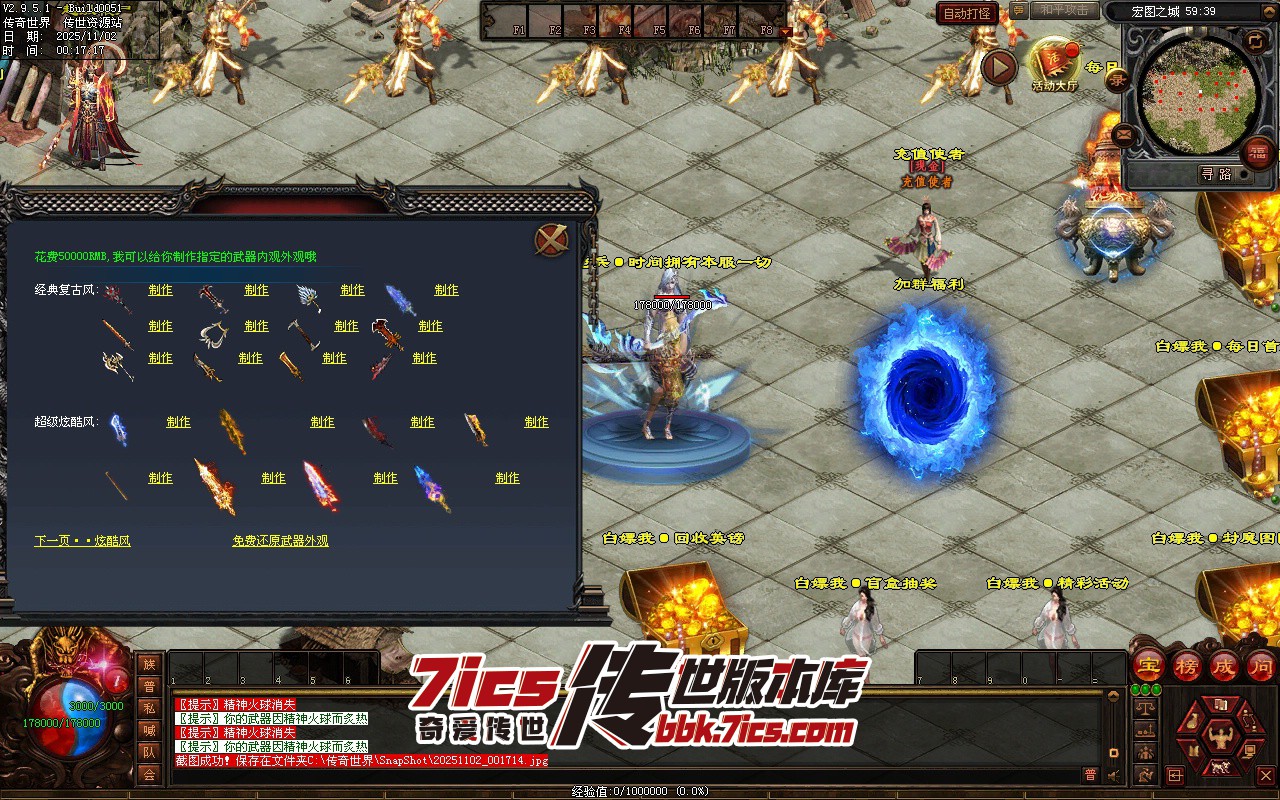The width and height of the screenshot is (1280, 800).
Task: Open the 成 achievements button
Action: 1224,667
